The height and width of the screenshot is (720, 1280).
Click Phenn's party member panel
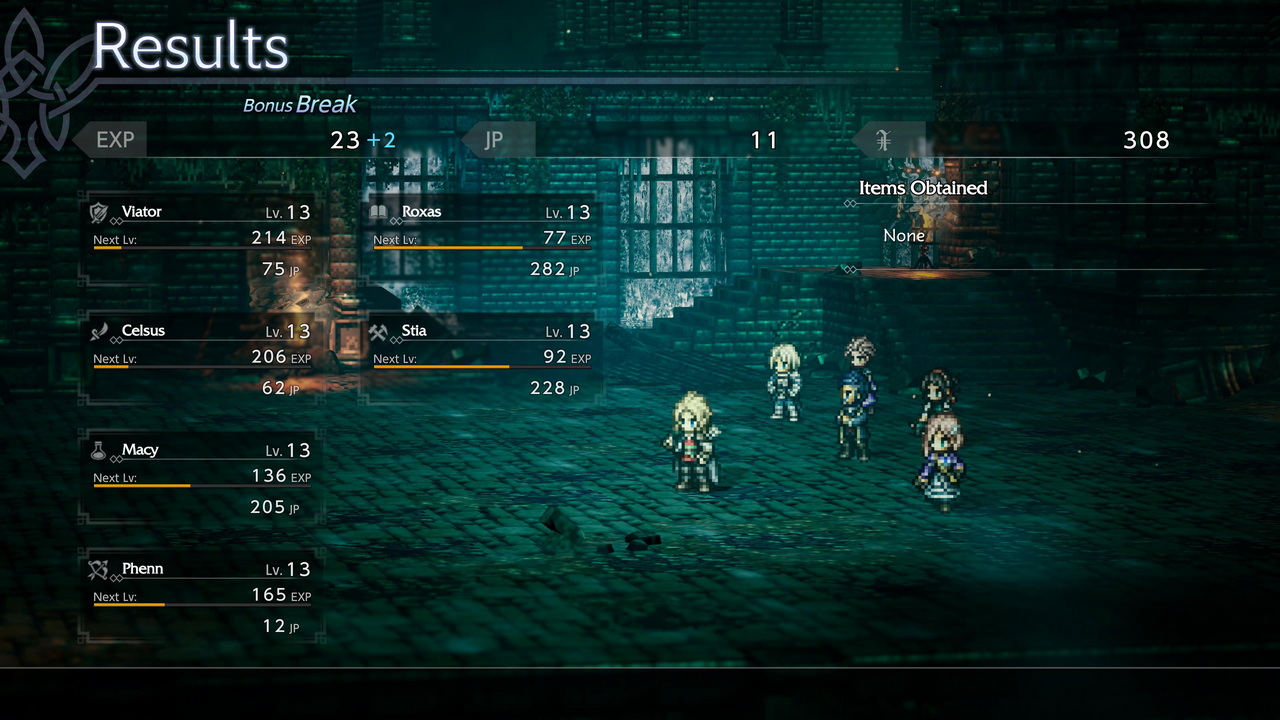200,597
